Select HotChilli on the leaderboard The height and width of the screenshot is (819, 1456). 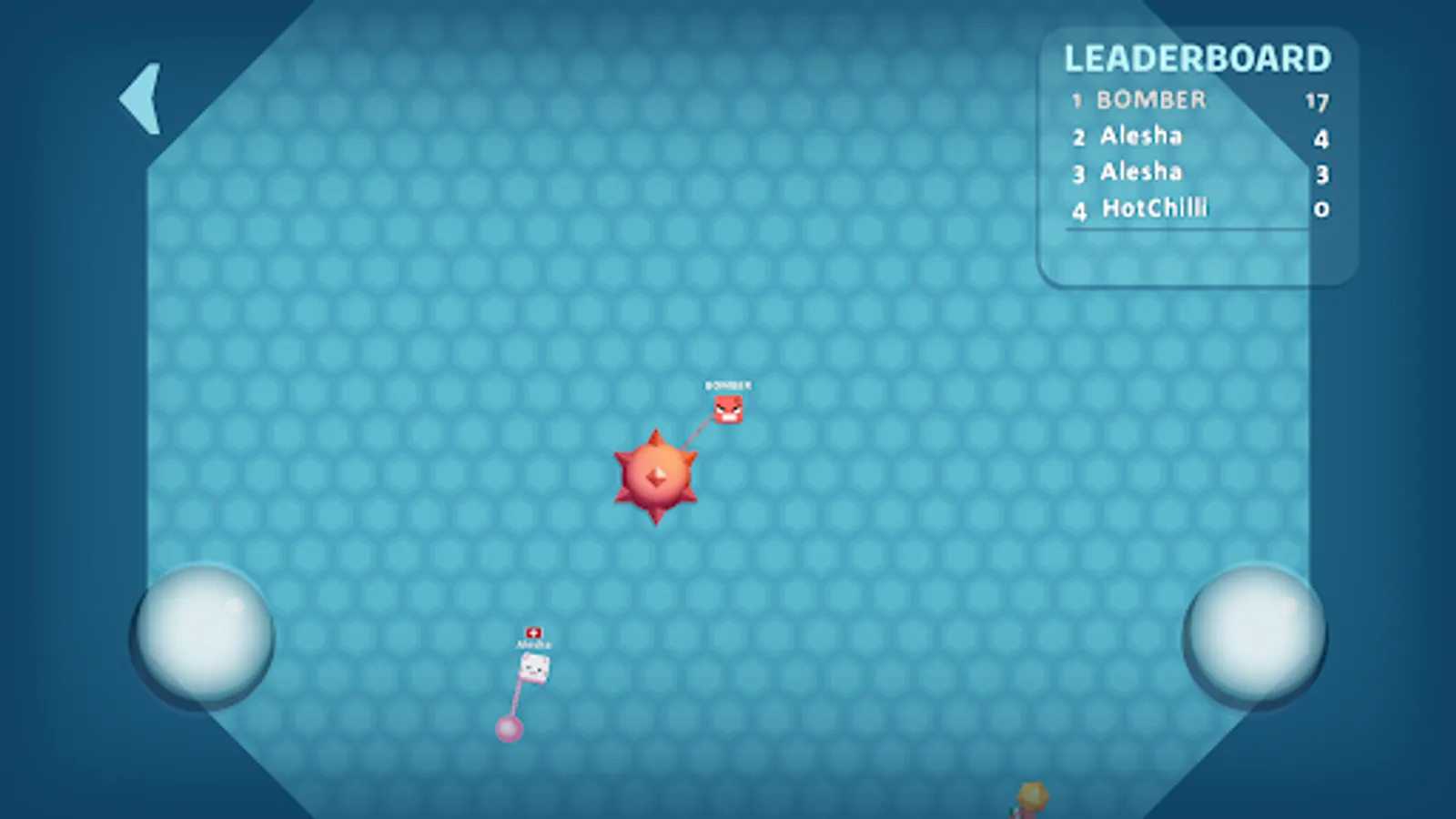tap(1154, 208)
